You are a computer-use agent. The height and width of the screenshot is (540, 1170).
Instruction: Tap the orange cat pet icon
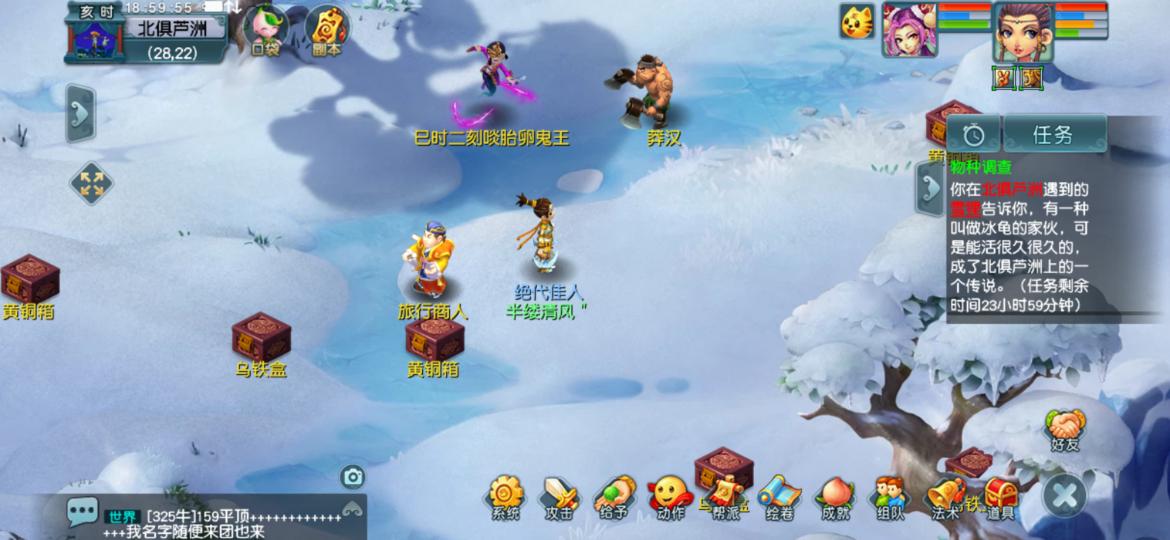tap(857, 21)
